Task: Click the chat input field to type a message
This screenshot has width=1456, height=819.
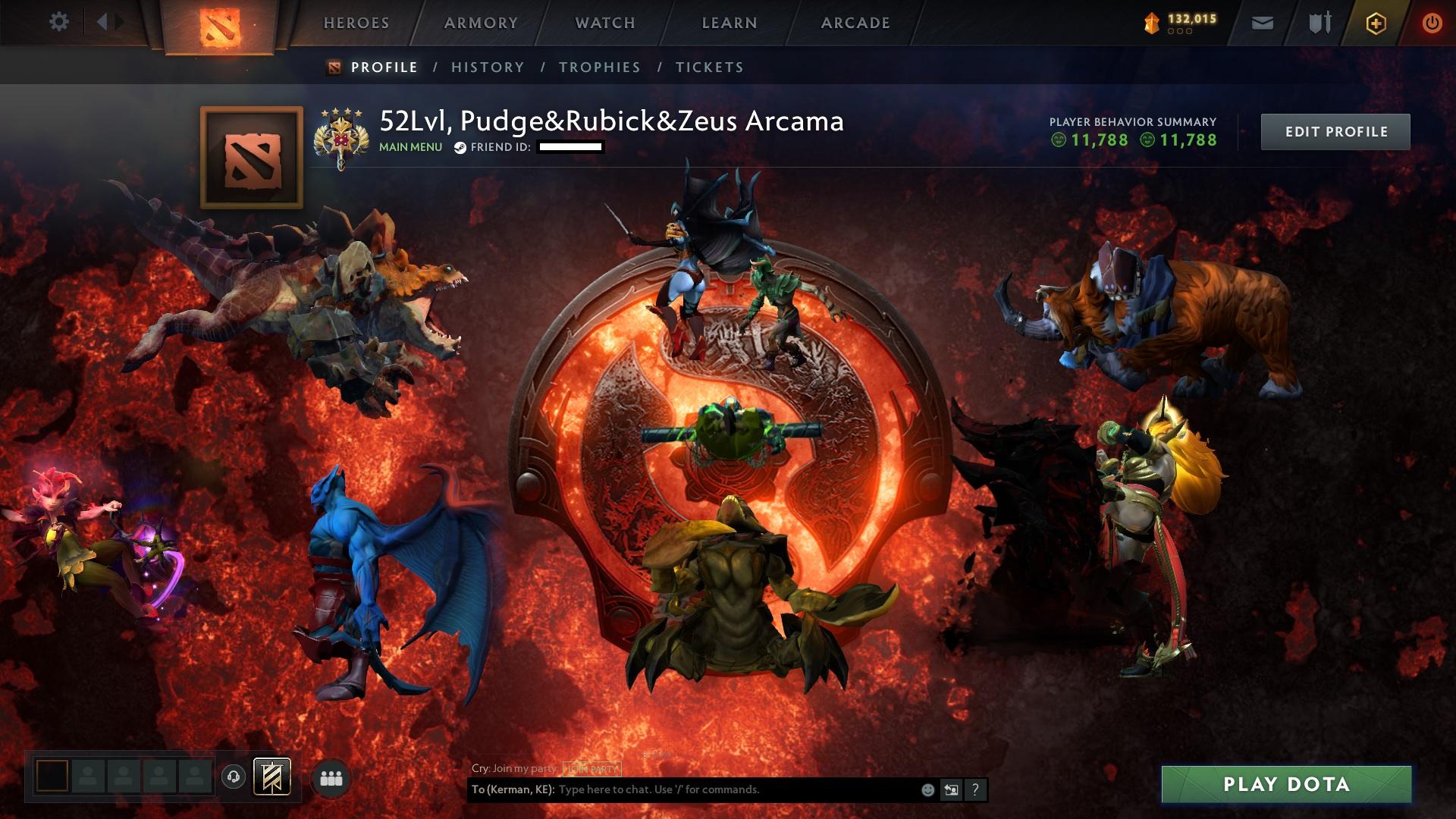Action: (720, 790)
